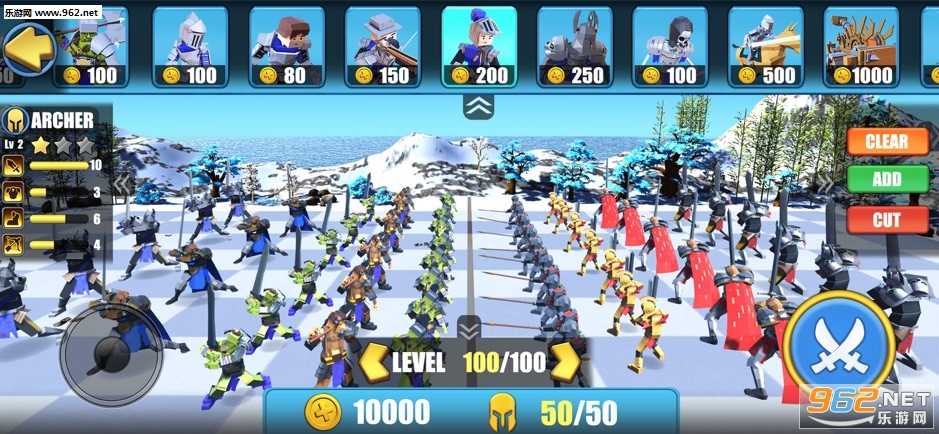
Task: Collapse the unit bar with the up chevrons
Action: pyautogui.click(x=477, y=105)
